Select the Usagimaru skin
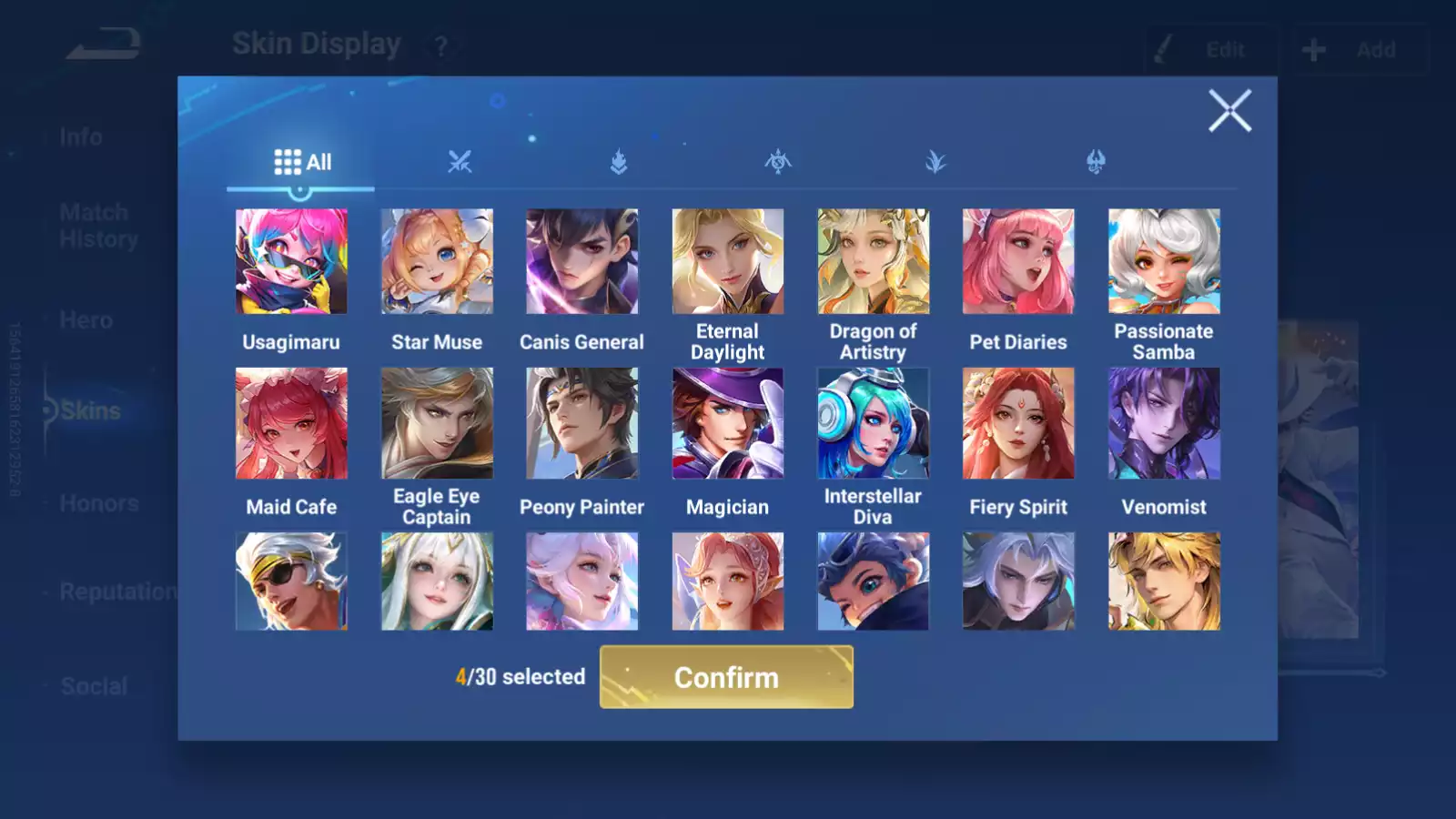The image size is (1456, 819). [x=291, y=262]
